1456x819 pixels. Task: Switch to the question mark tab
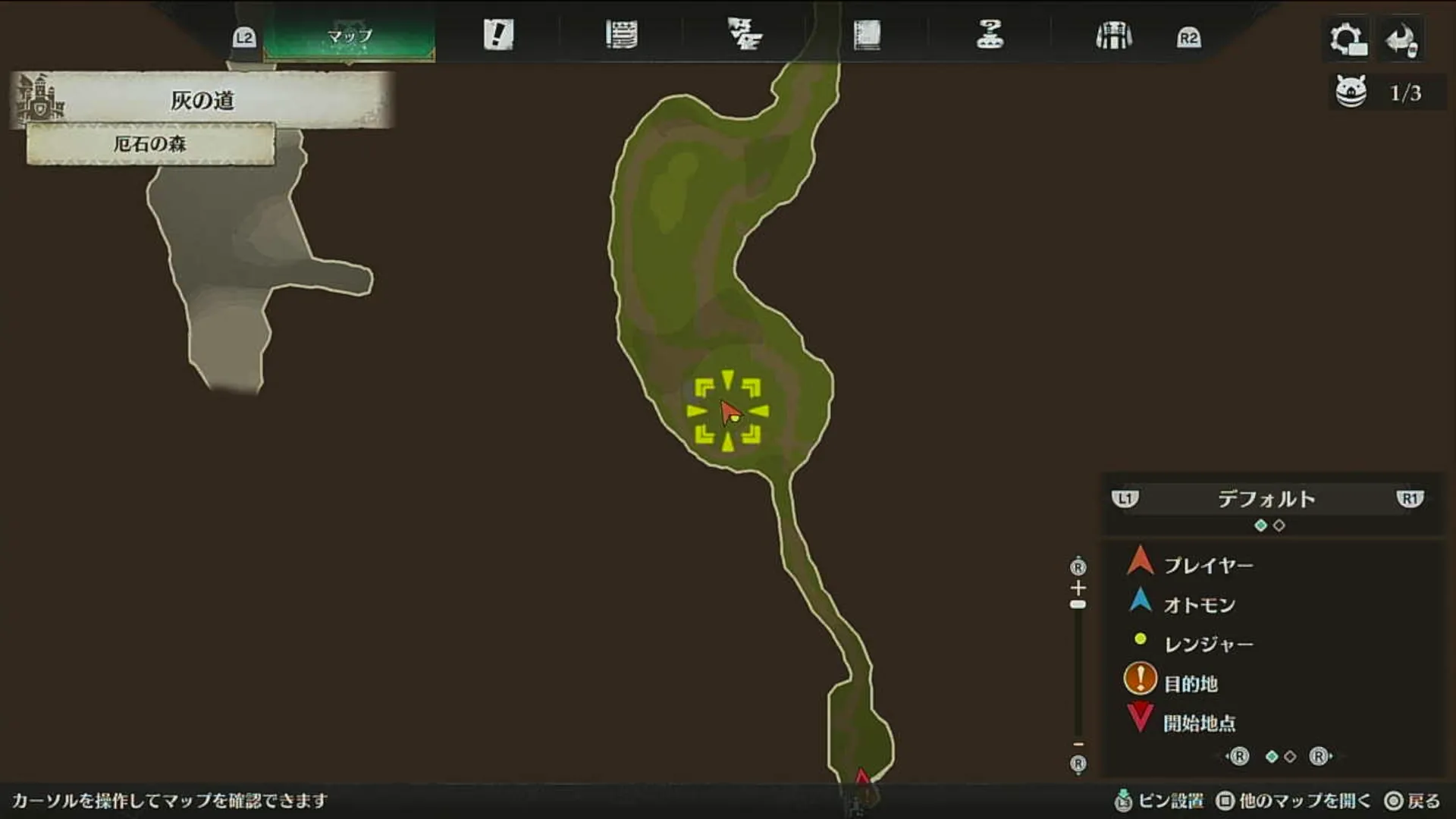pos(990,35)
